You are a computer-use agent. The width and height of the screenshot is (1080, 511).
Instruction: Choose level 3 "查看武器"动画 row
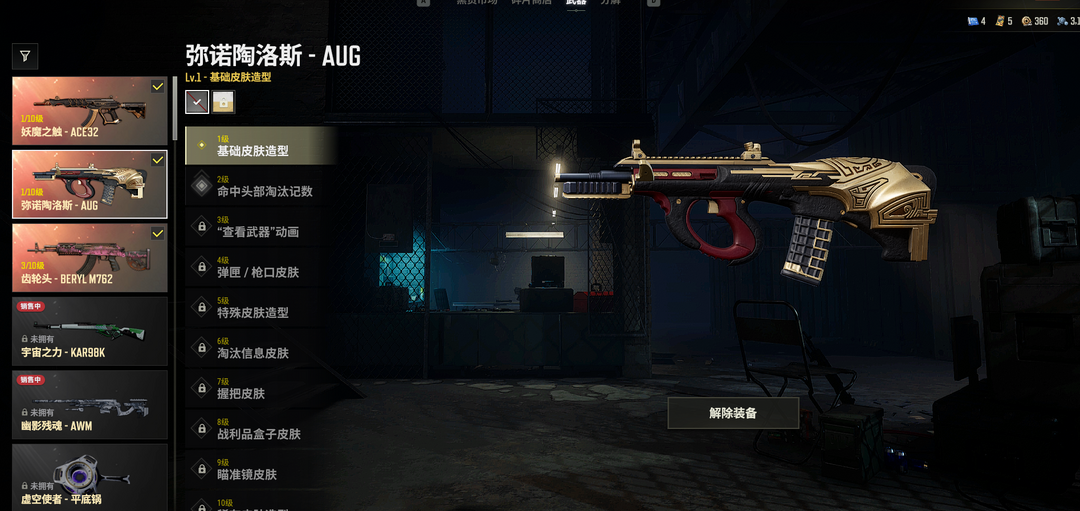pyautogui.click(x=260, y=227)
